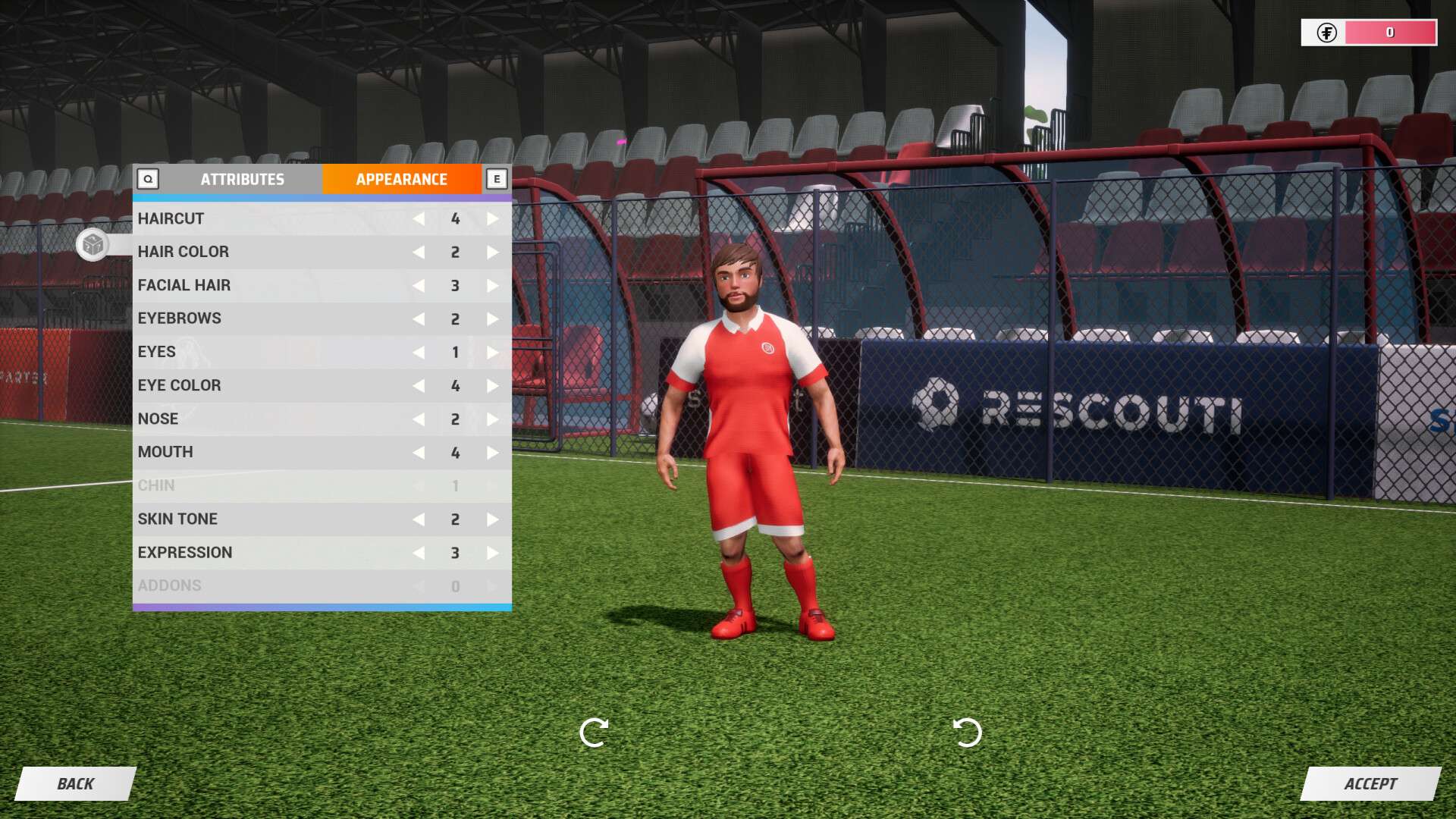Go to the previous Eyes option

419,353
